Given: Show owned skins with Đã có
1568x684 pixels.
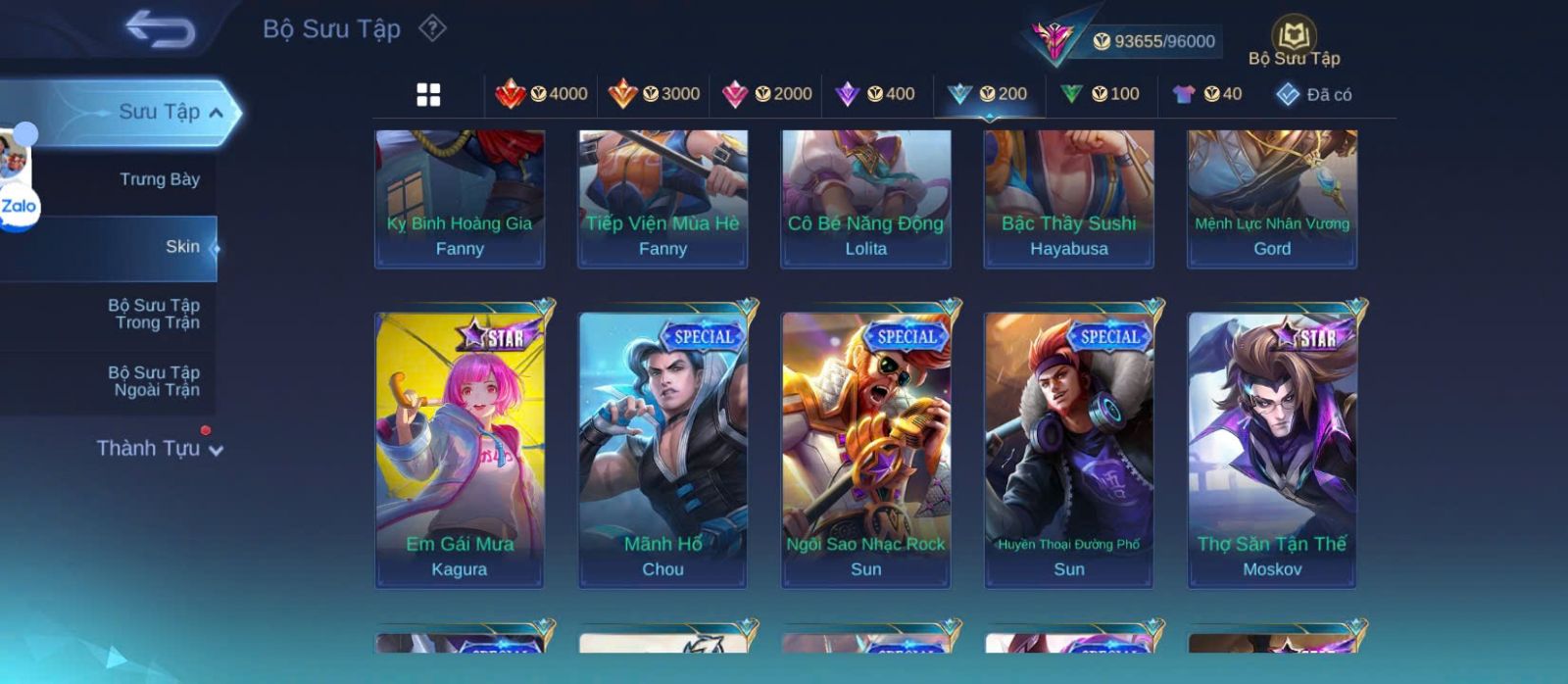Looking at the screenshot, I should pyautogui.click(x=1314, y=95).
